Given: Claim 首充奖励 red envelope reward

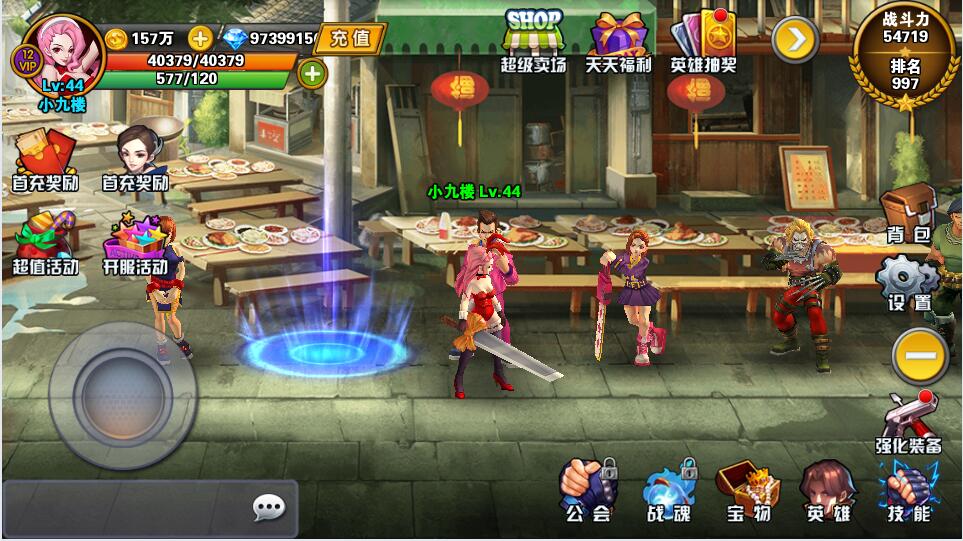Looking at the screenshot, I should pyautogui.click(x=45, y=160).
